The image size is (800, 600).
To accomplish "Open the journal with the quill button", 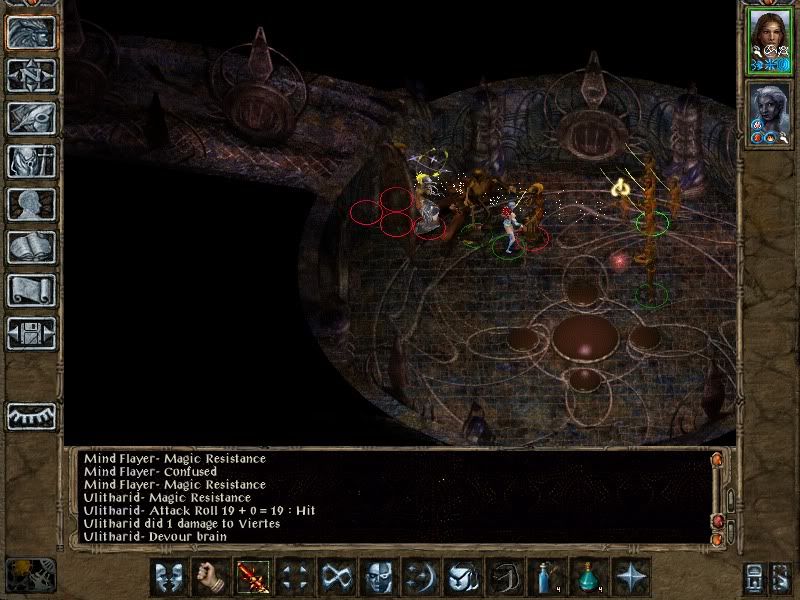I will click(x=30, y=118).
